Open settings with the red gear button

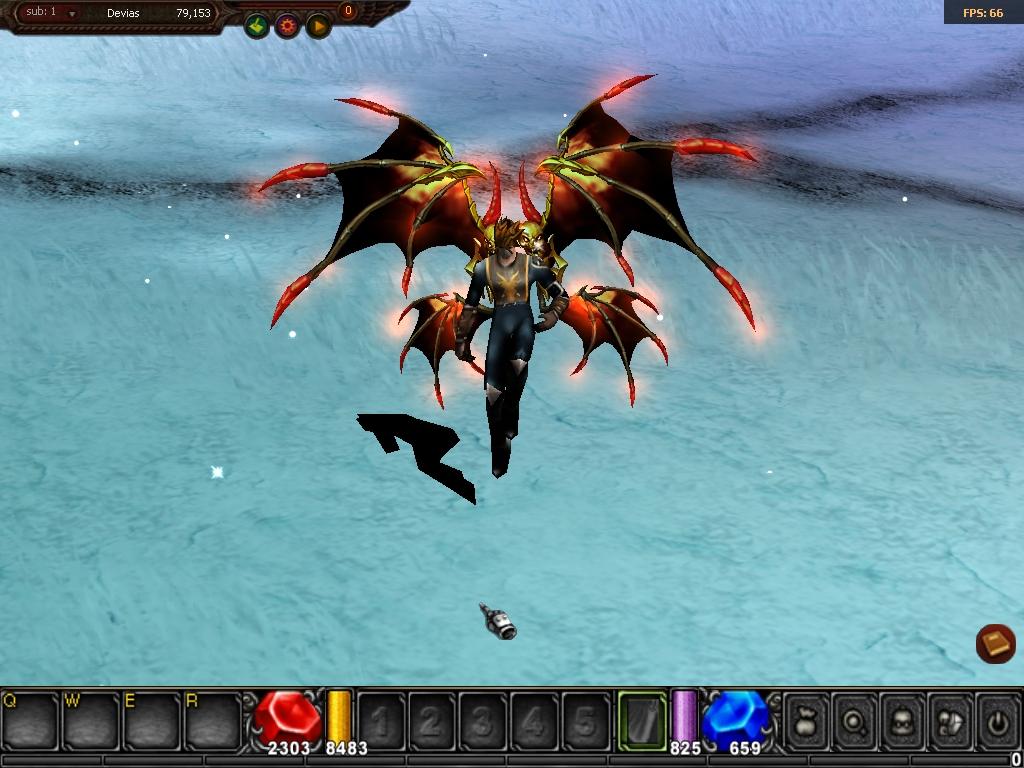pyautogui.click(x=288, y=26)
